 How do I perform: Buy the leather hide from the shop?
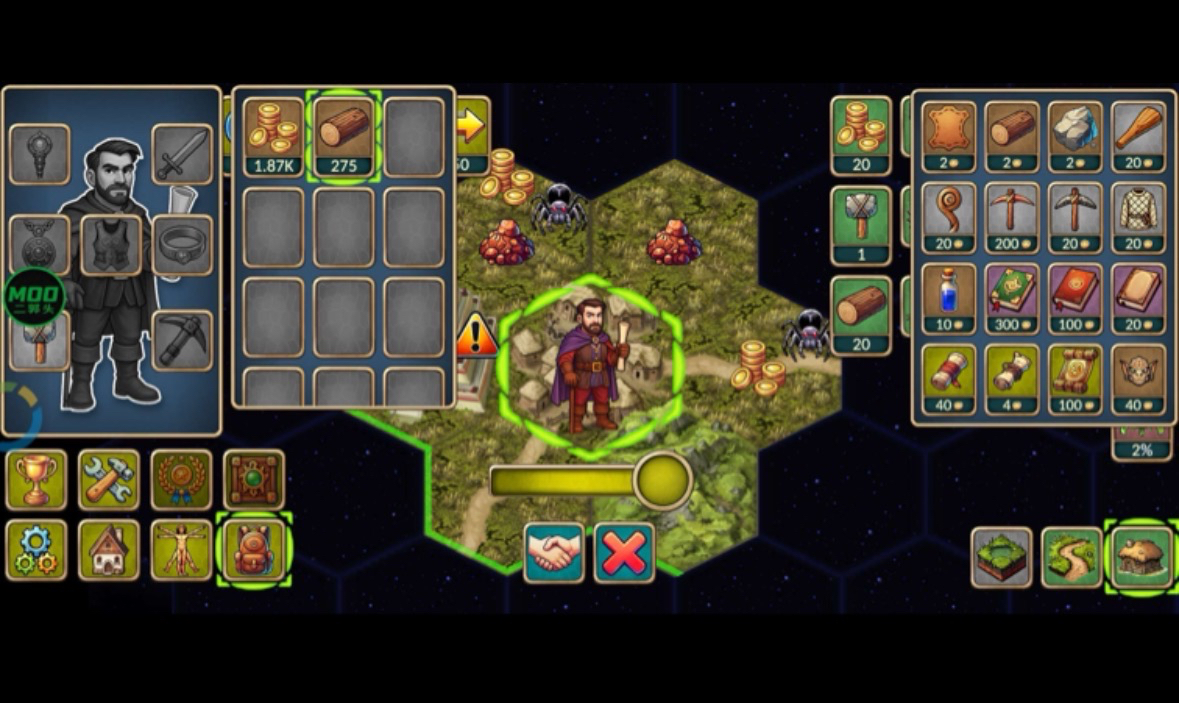[x=948, y=136]
